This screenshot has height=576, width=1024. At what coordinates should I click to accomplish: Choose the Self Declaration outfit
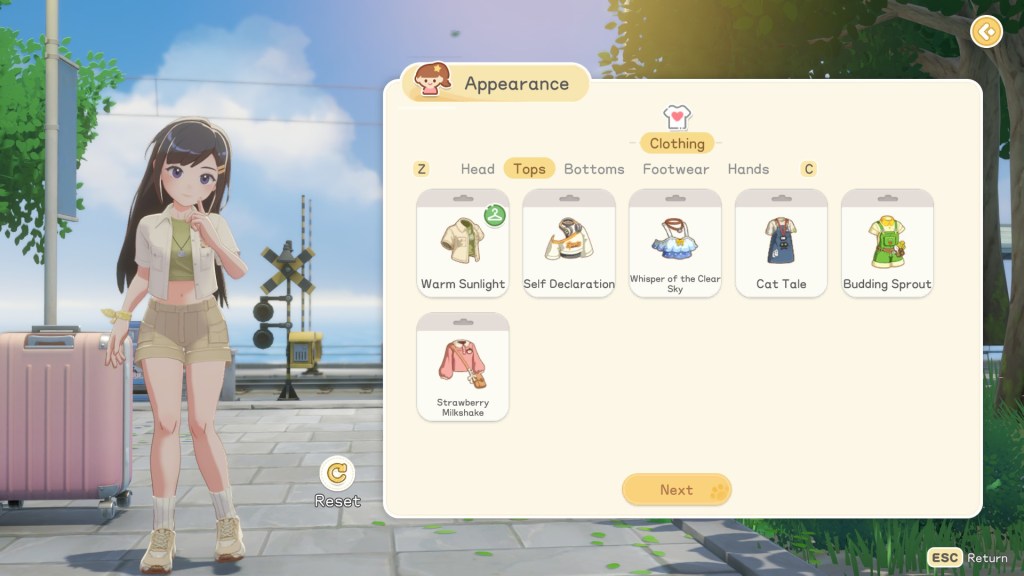[569, 243]
